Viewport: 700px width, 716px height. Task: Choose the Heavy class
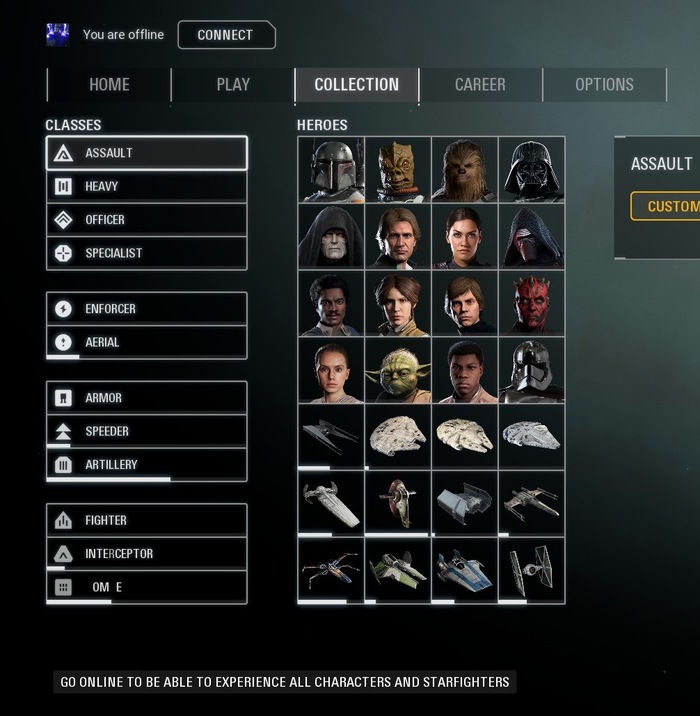[146, 186]
